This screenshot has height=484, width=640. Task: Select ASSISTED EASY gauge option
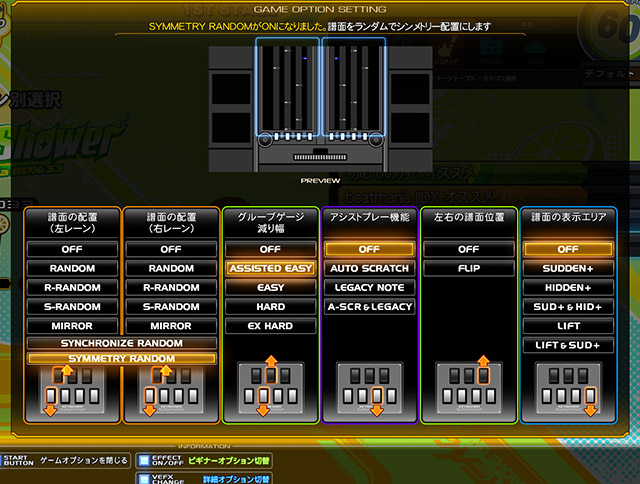click(x=270, y=268)
